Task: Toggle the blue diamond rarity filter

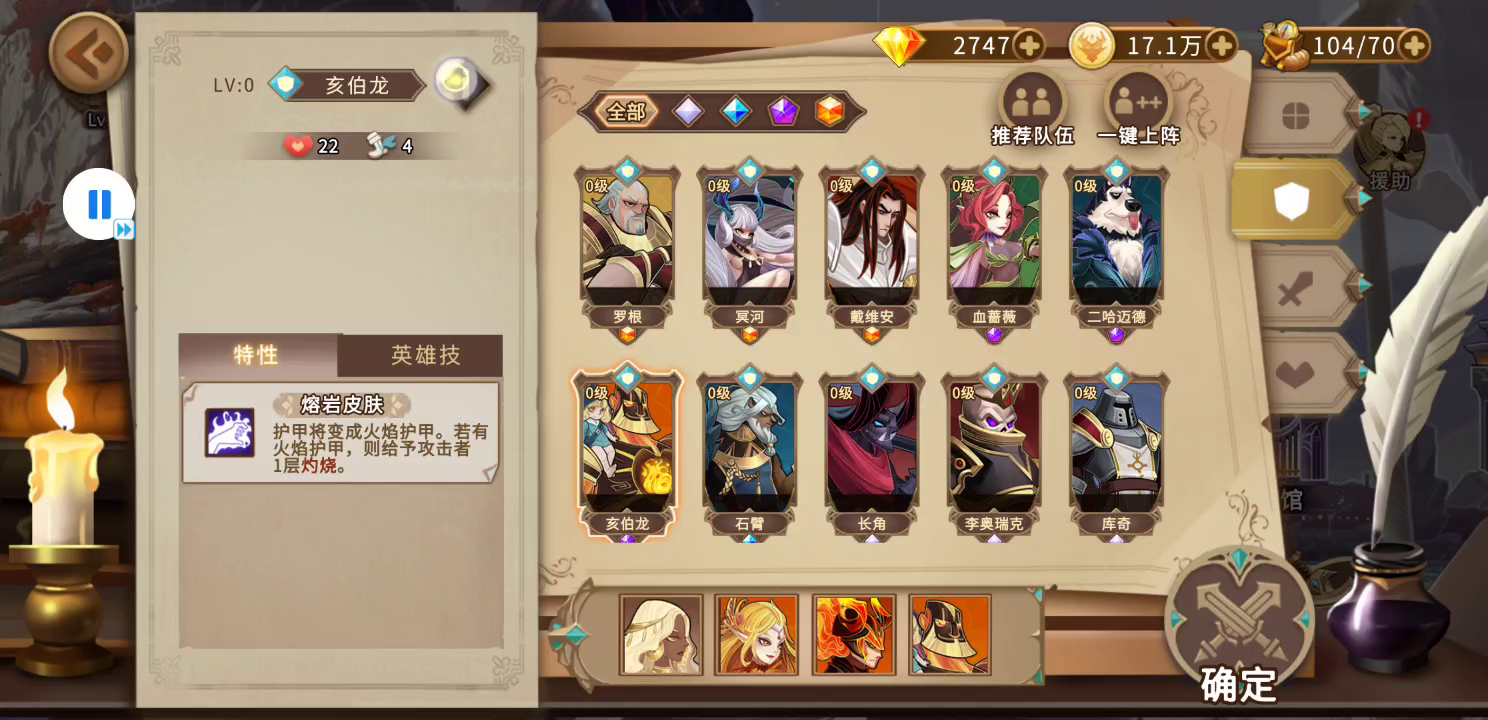Action: [x=737, y=111]
